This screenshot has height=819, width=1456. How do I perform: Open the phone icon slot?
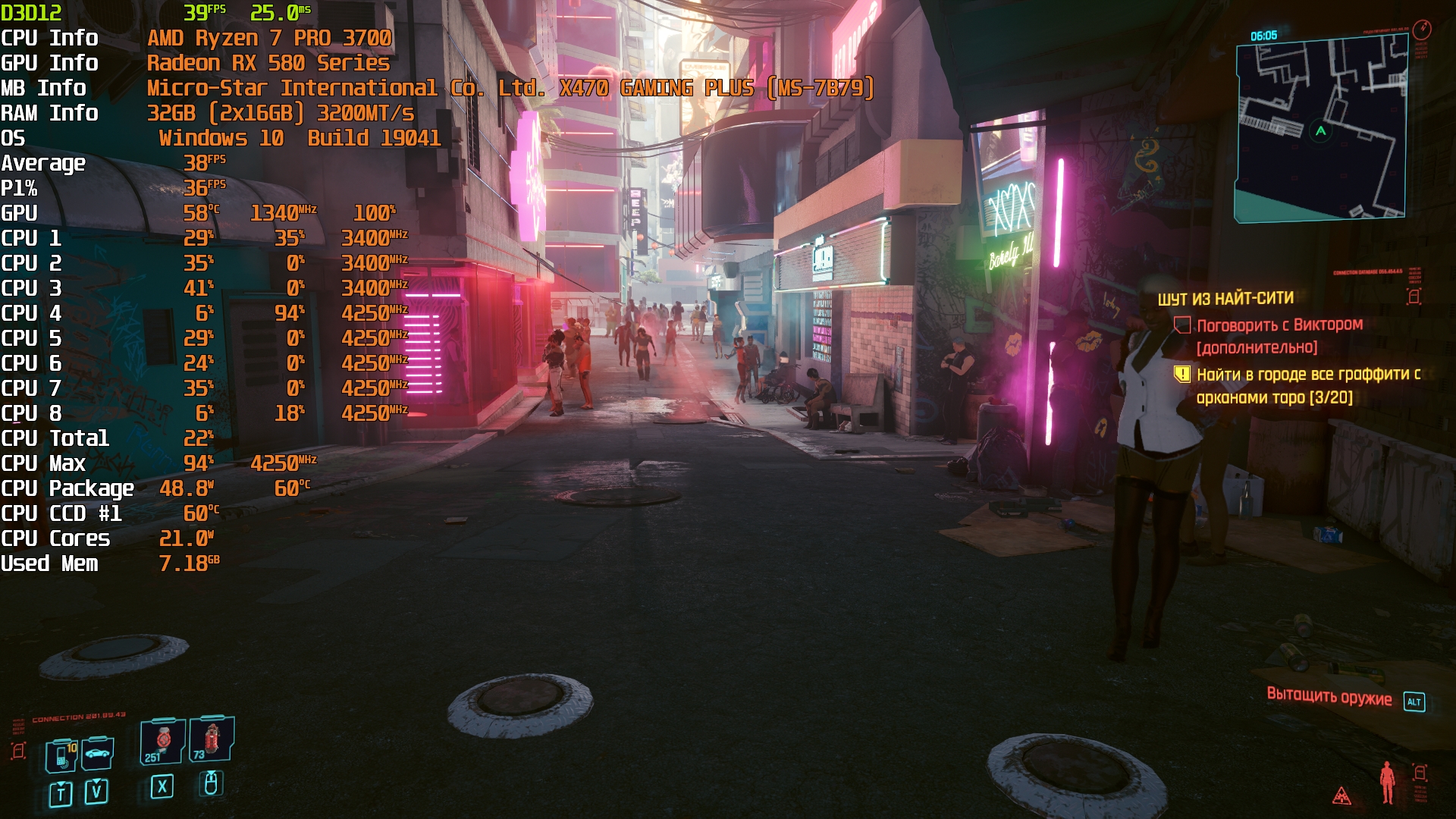(x=61, y=755)
